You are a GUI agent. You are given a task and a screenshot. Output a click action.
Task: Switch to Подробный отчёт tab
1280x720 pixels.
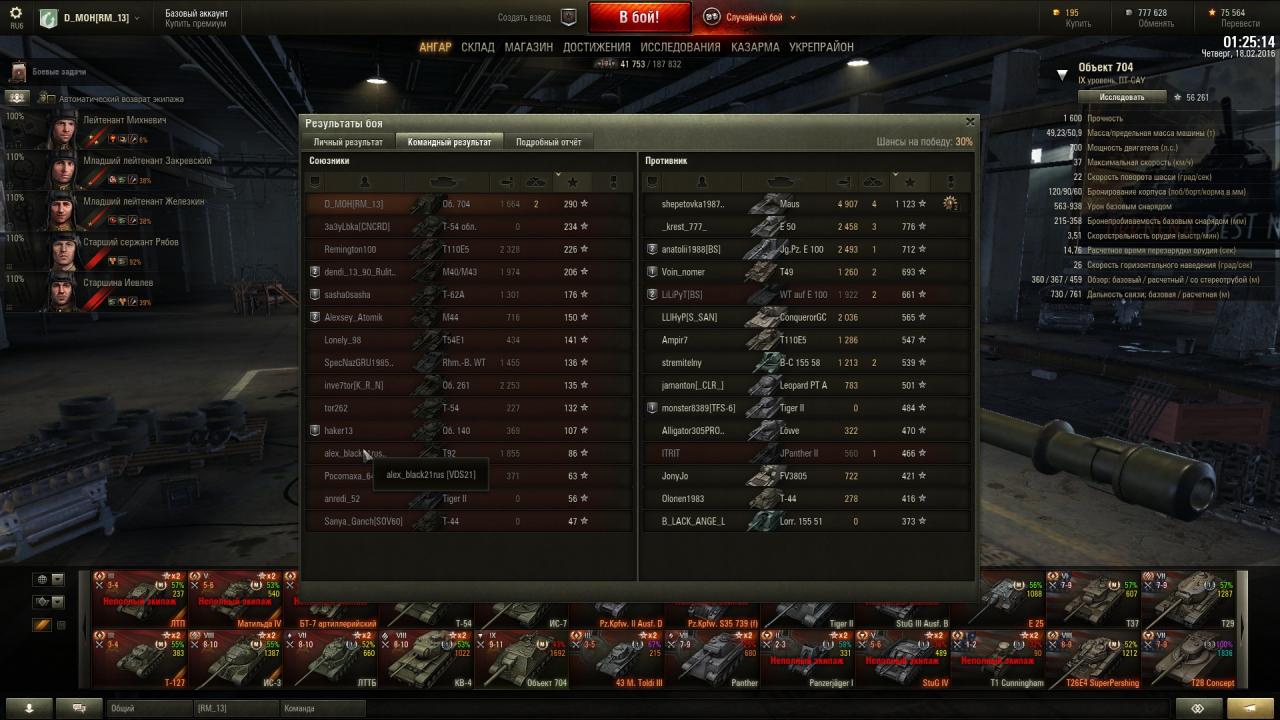[548, 142]
